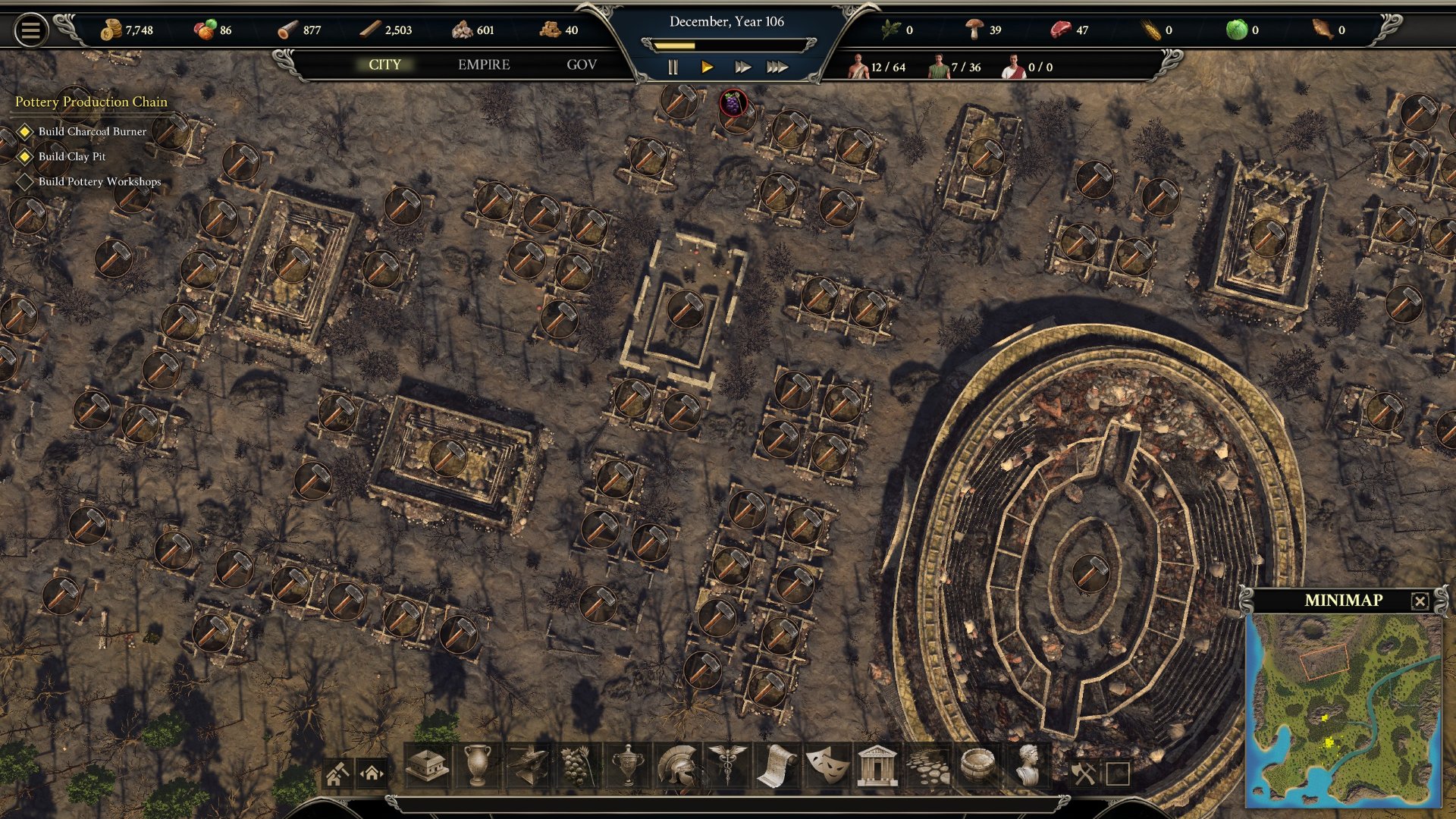The height and width of the screenshot is (819, 1456).
Task: Switch to the CITY tab
Action: tap(384, 65)
